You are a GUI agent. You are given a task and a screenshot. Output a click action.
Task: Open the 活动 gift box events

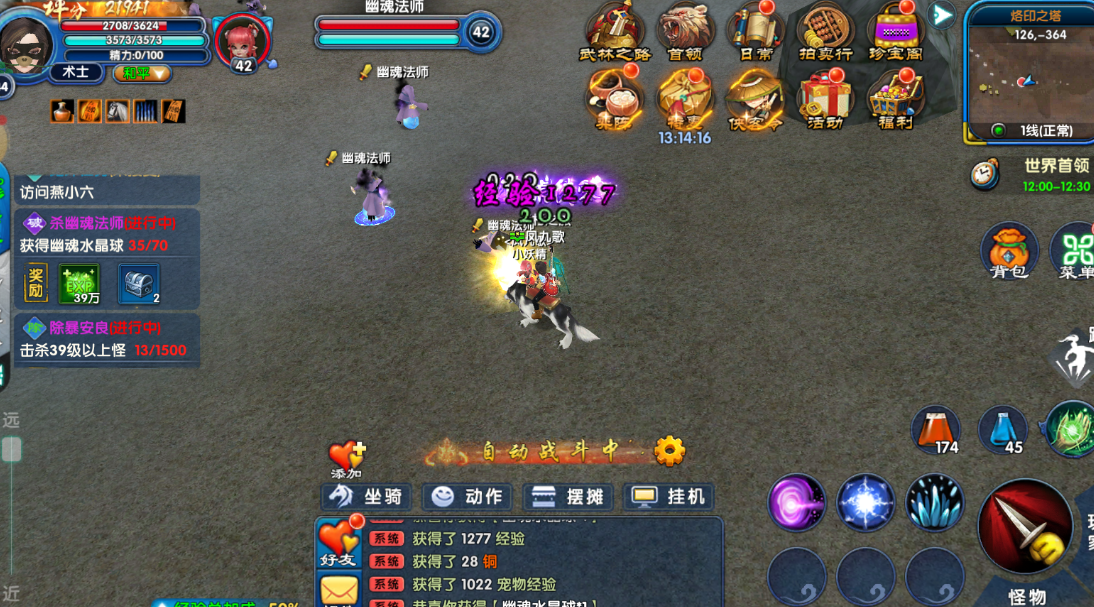point(825,100)
